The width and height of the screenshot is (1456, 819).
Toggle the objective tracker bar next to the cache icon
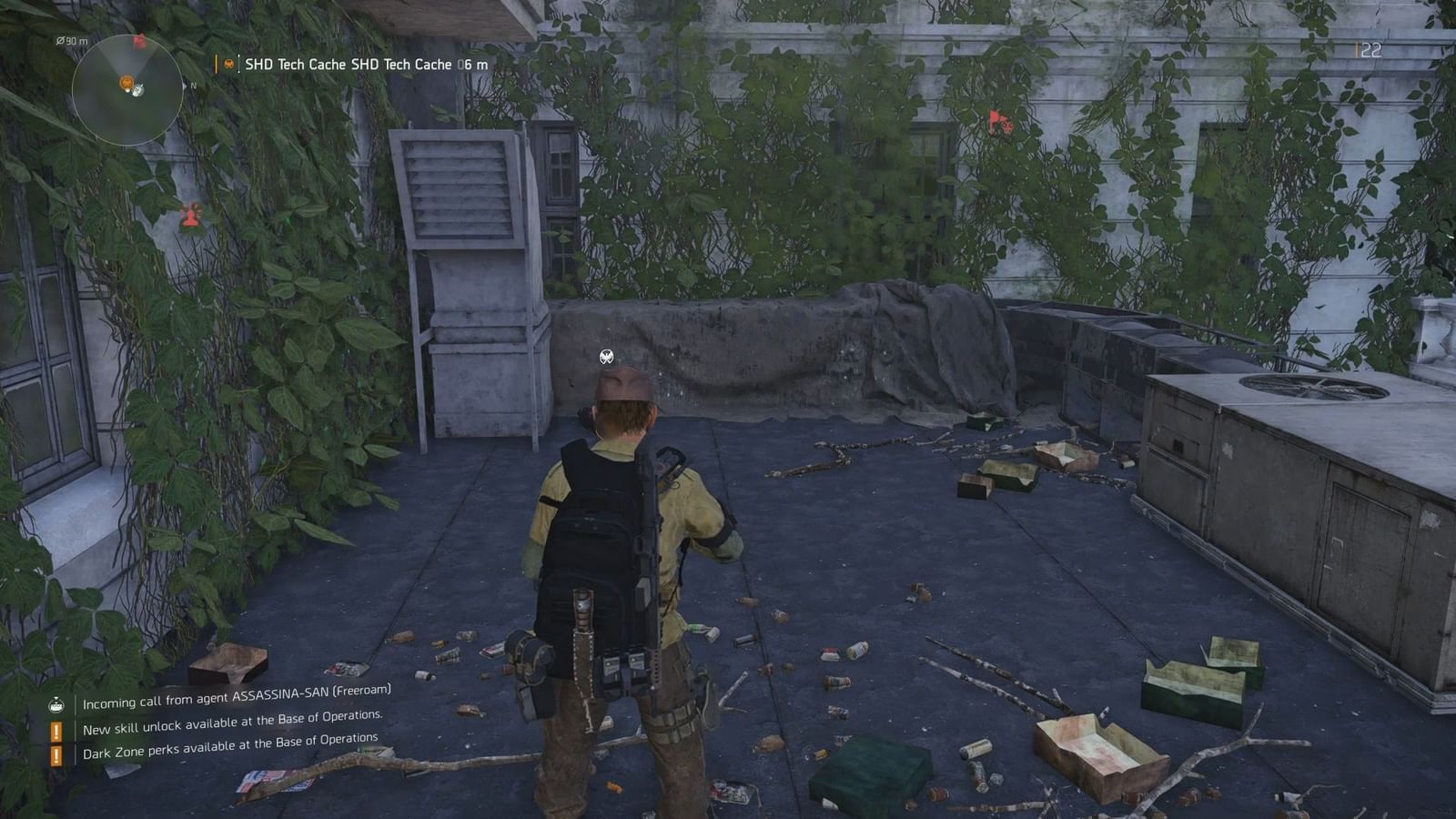click(x=217, y=64)
